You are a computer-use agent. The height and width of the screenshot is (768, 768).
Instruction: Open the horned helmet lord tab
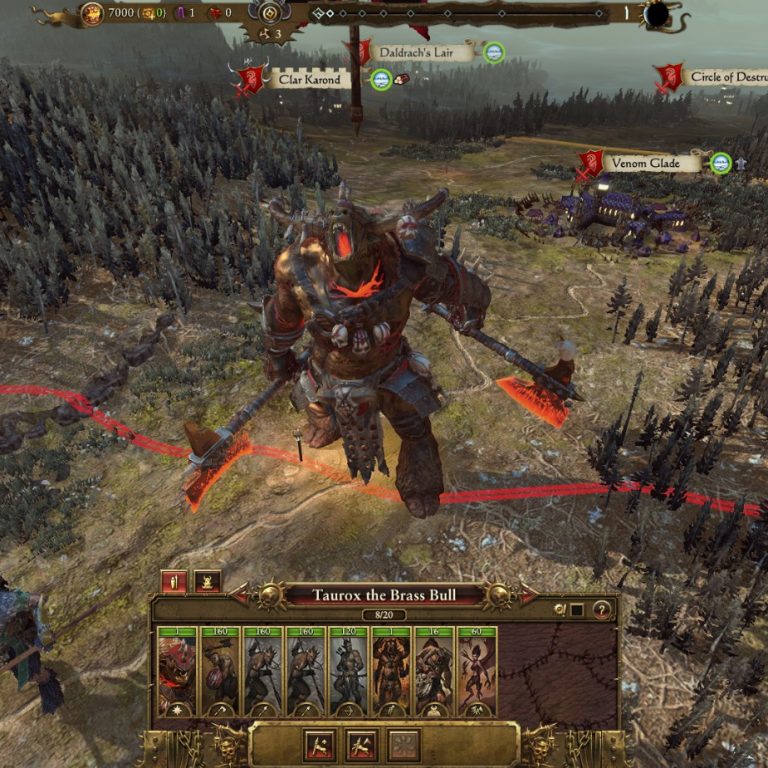click(207, 582)
